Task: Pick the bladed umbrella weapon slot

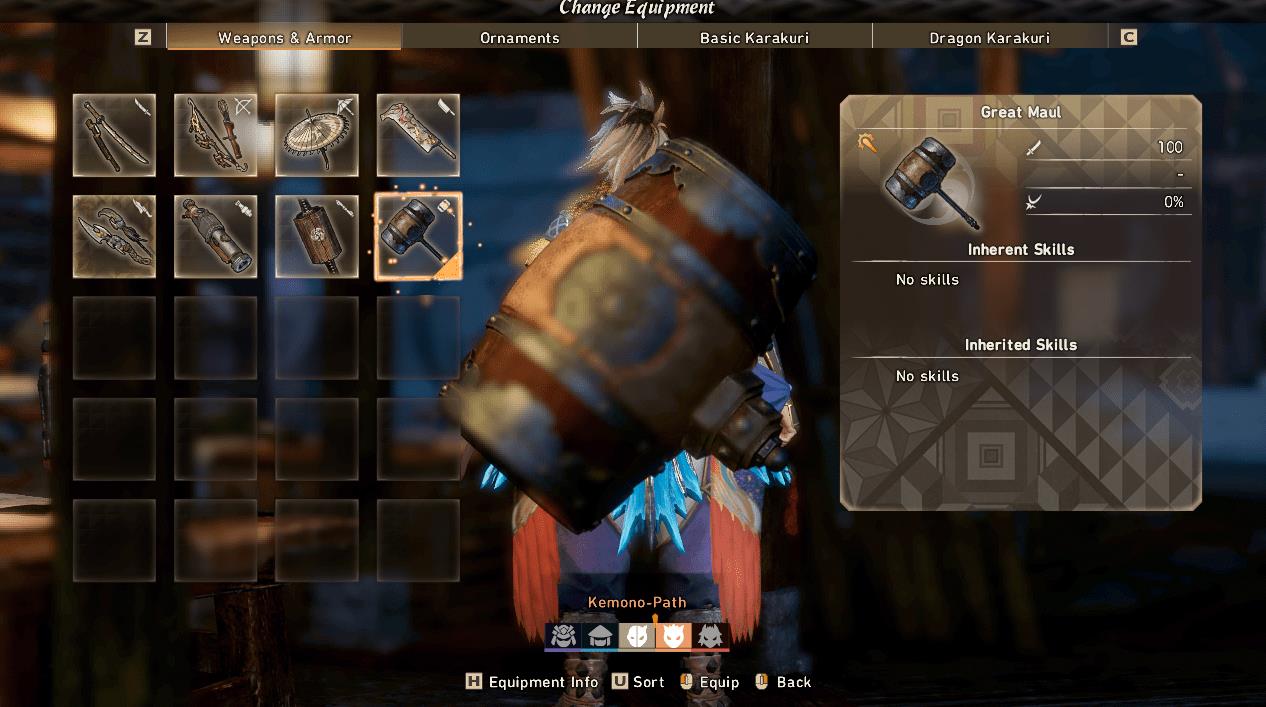Action: [317, 135]
